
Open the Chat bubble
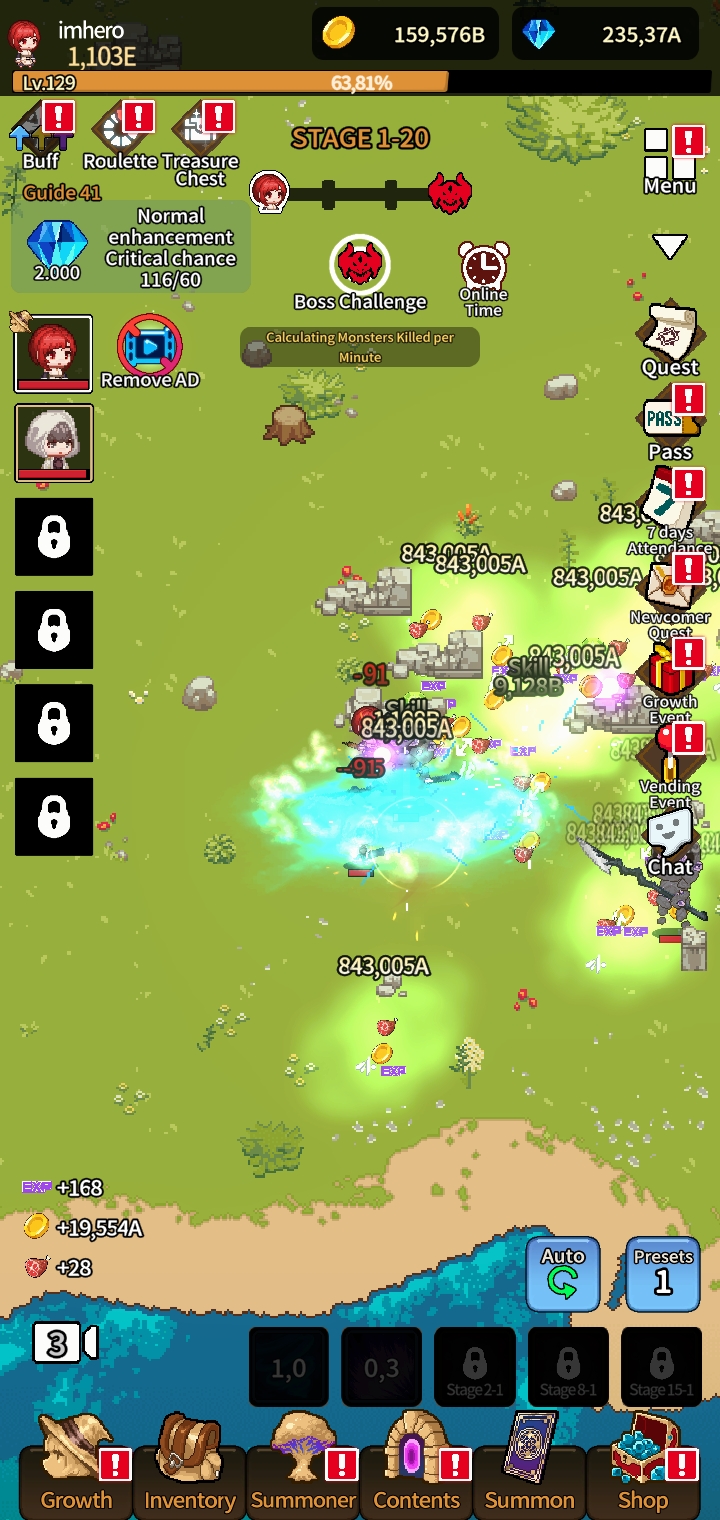tap(669, 840)
